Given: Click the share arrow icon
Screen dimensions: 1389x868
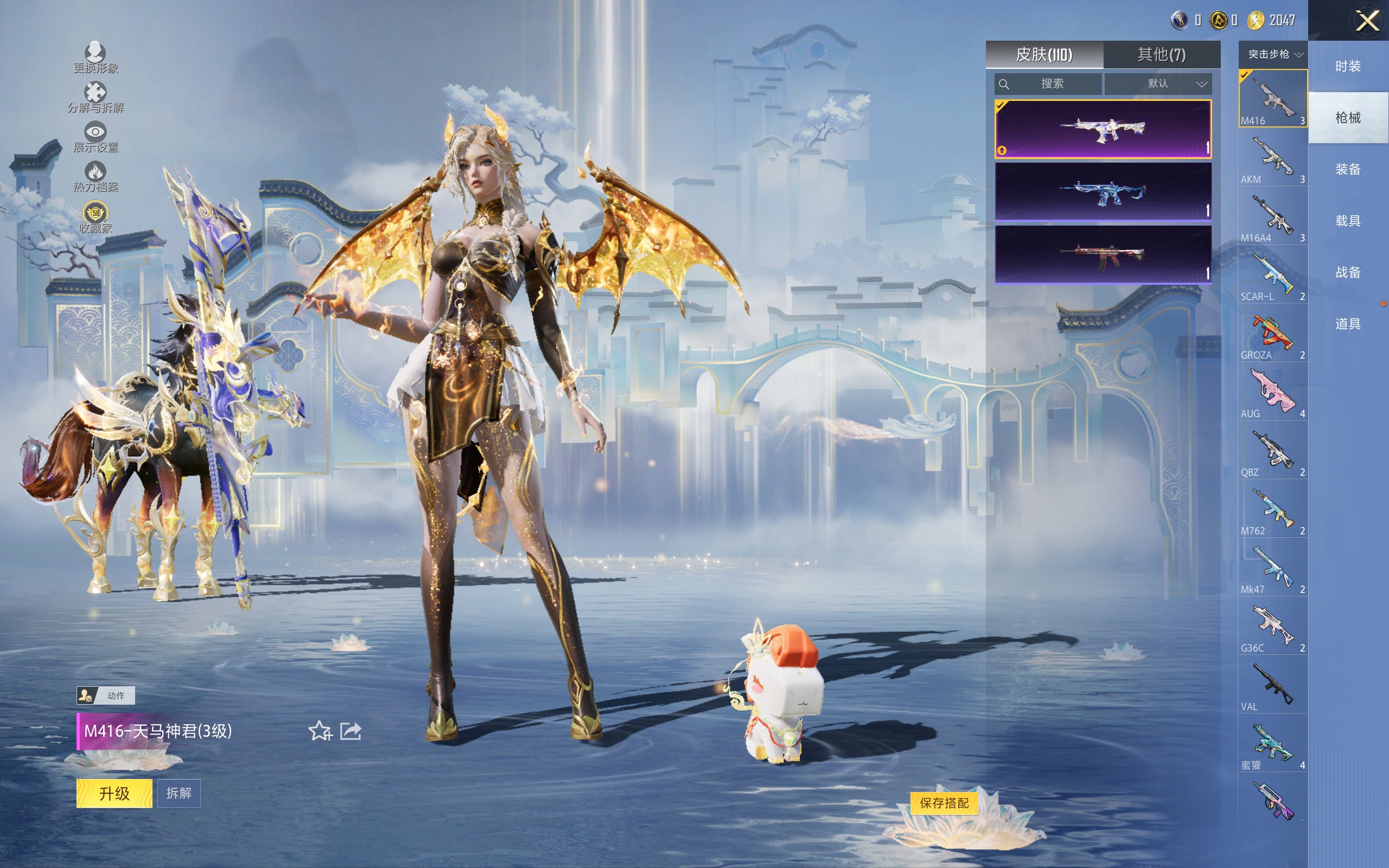Looking at the screenshot, I should click(x=351, y=731).
